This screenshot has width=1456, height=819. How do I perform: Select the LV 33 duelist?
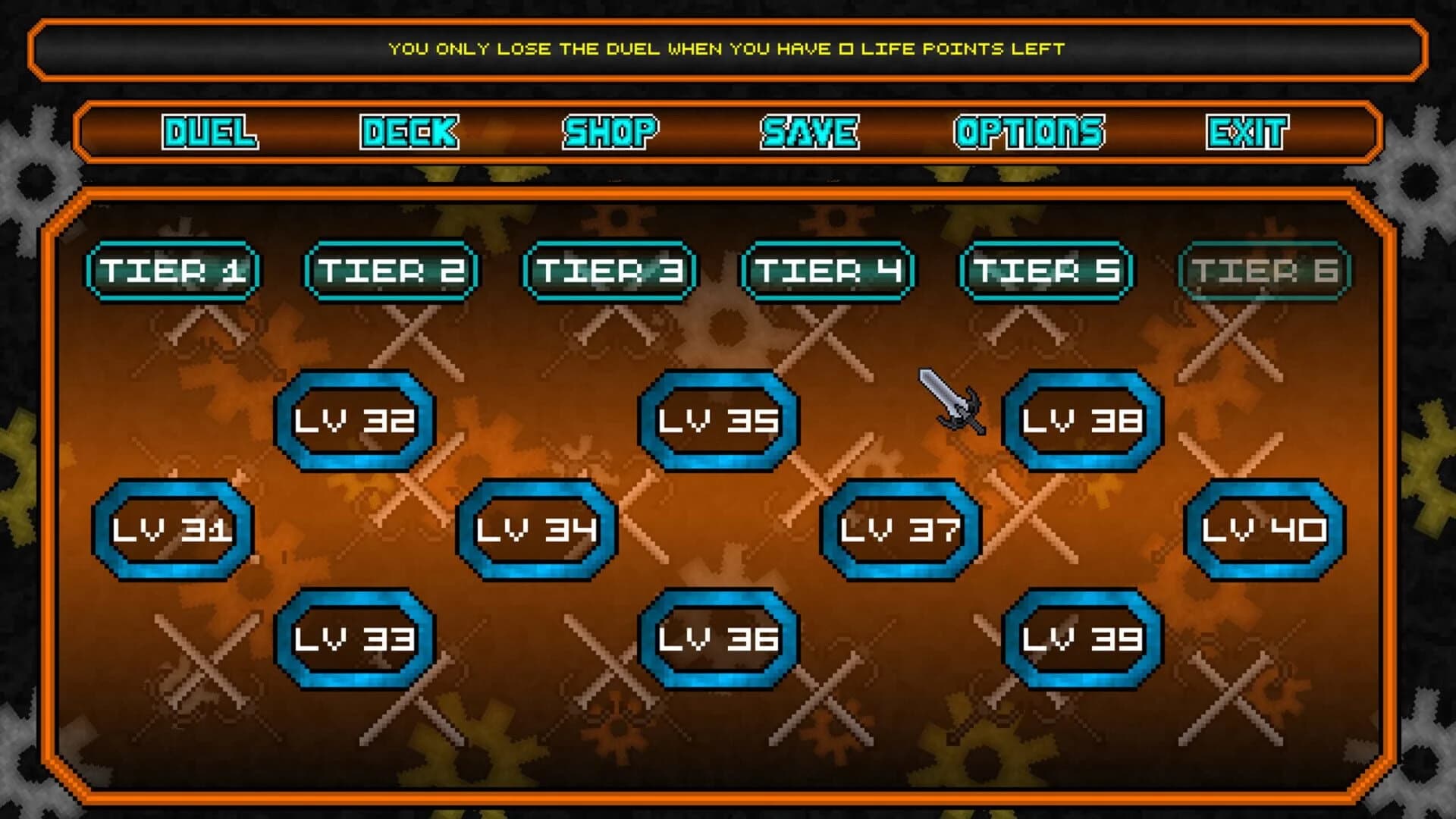point(356,641)
